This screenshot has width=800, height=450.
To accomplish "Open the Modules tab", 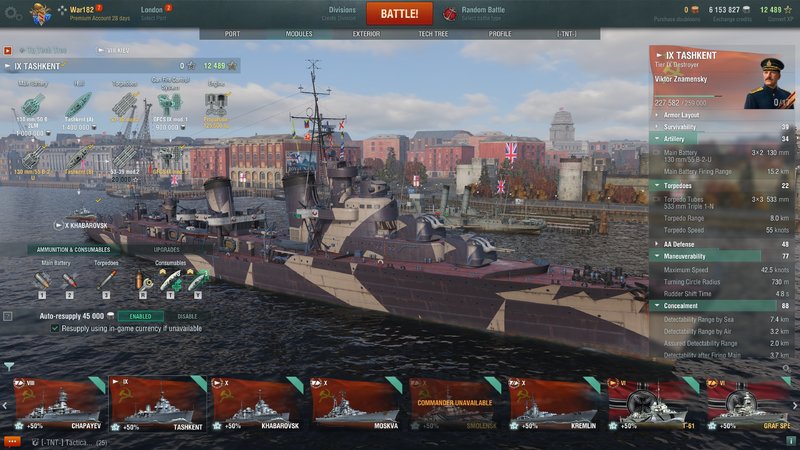I will (299, 33).
